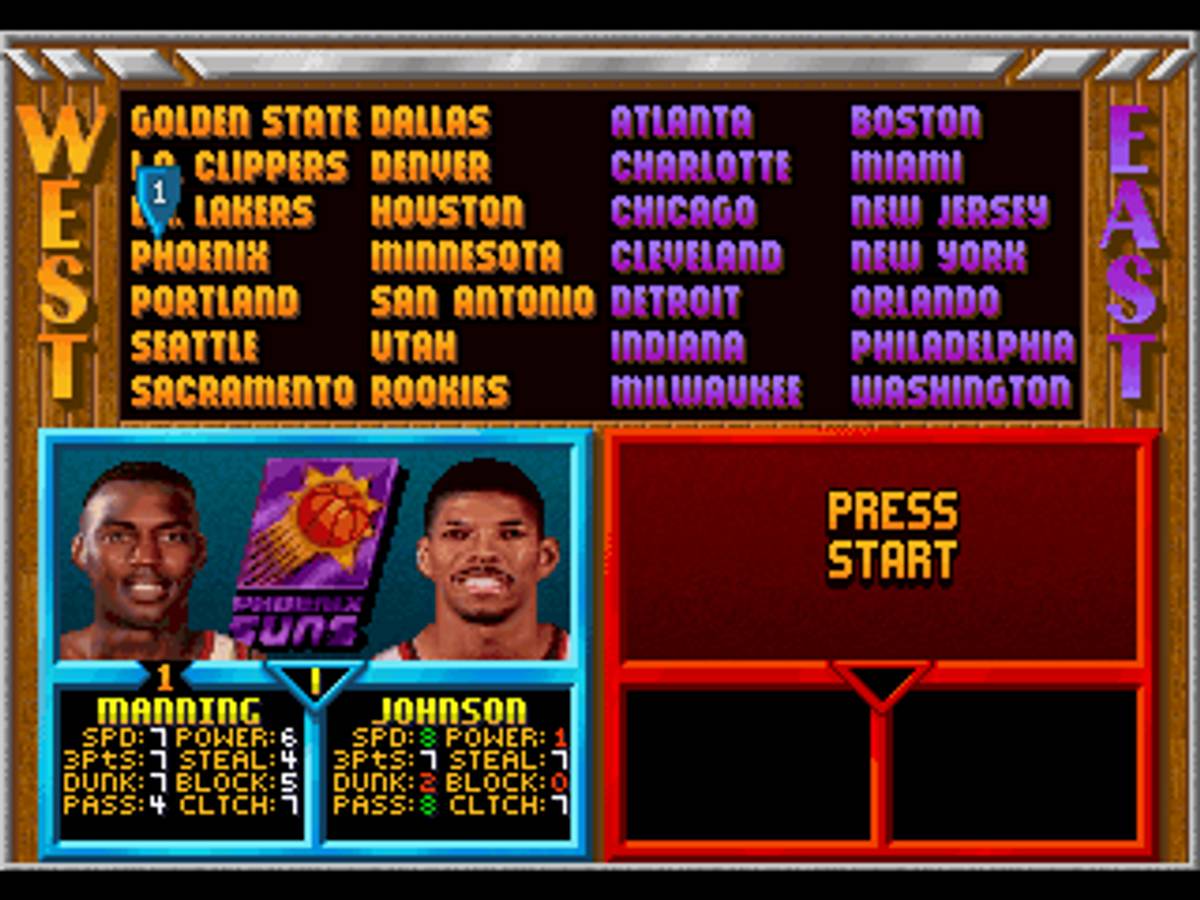This screenshot has height=900, width=1200.
Task: Choose the Rookies team
Action: (x=439, y=391)
